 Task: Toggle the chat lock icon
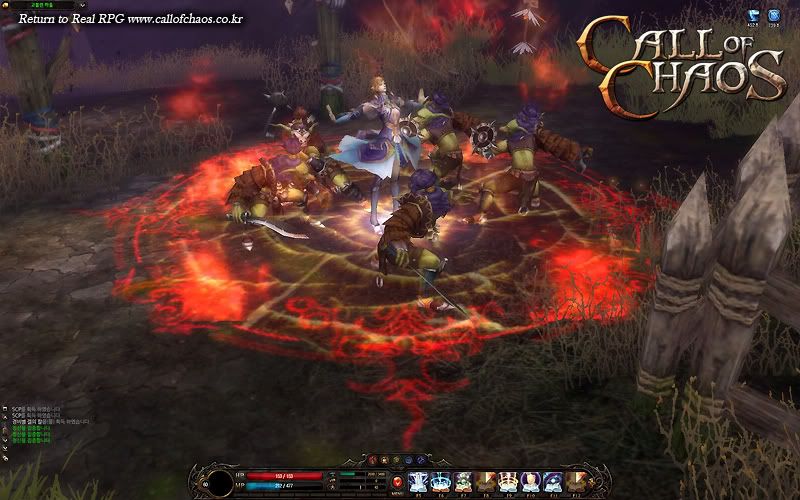(x=5, y=456)
